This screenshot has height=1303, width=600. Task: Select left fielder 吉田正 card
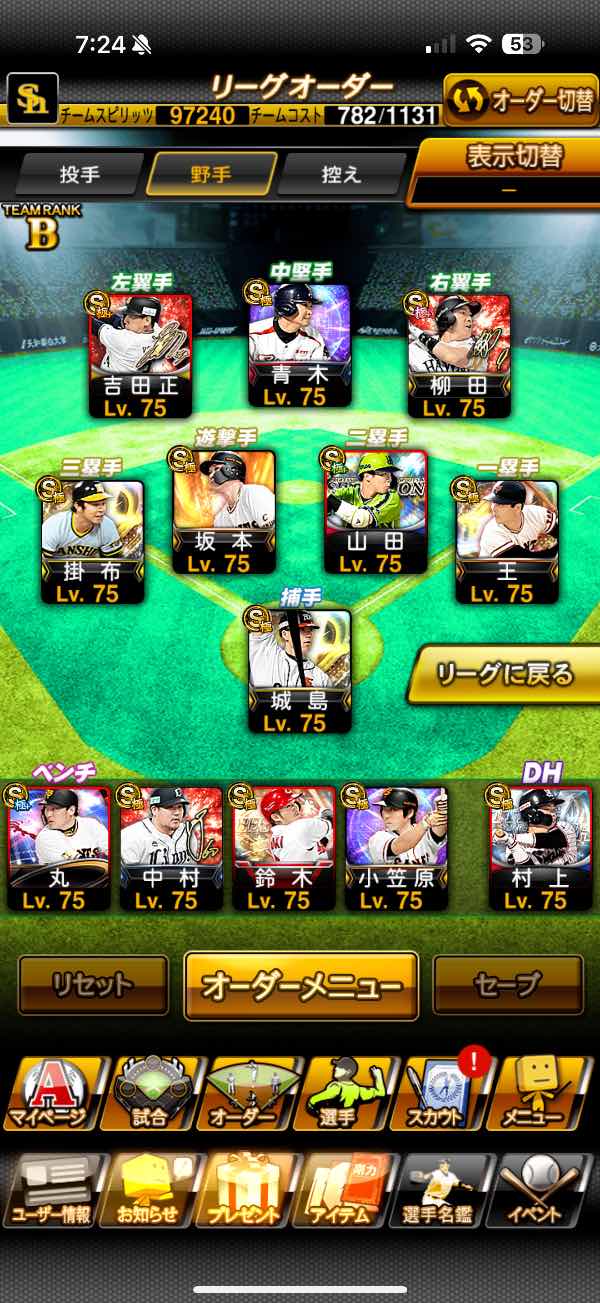click(141, 357)
